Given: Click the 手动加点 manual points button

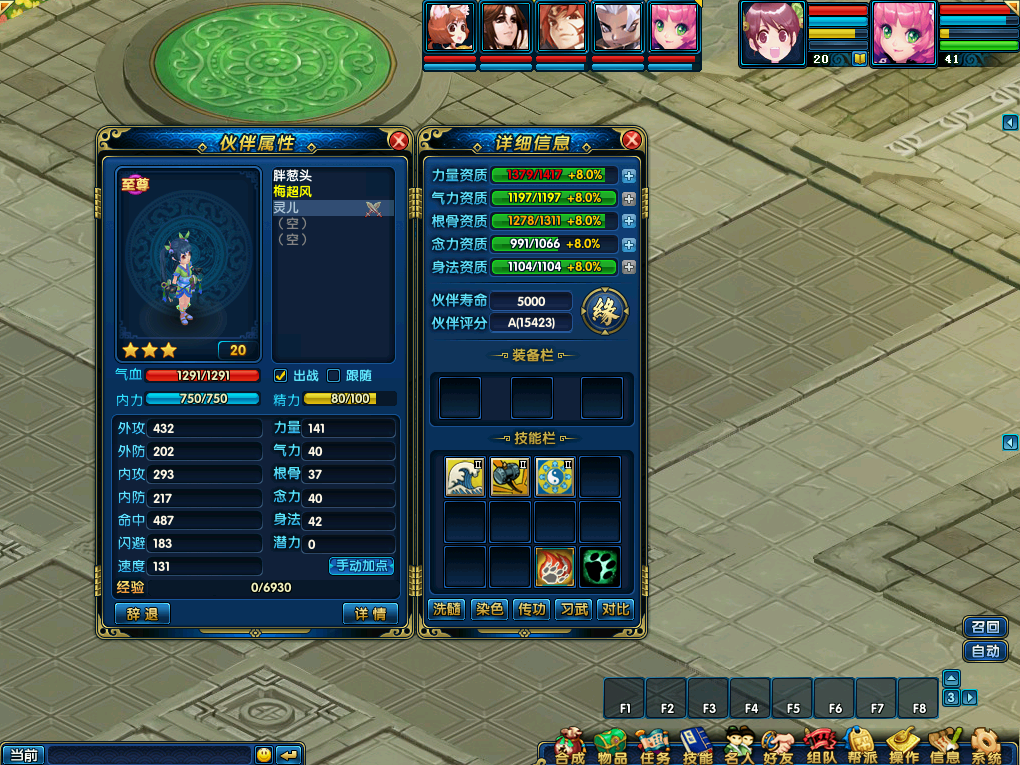Looking at the screenshot, I should (x=361, y=566).
